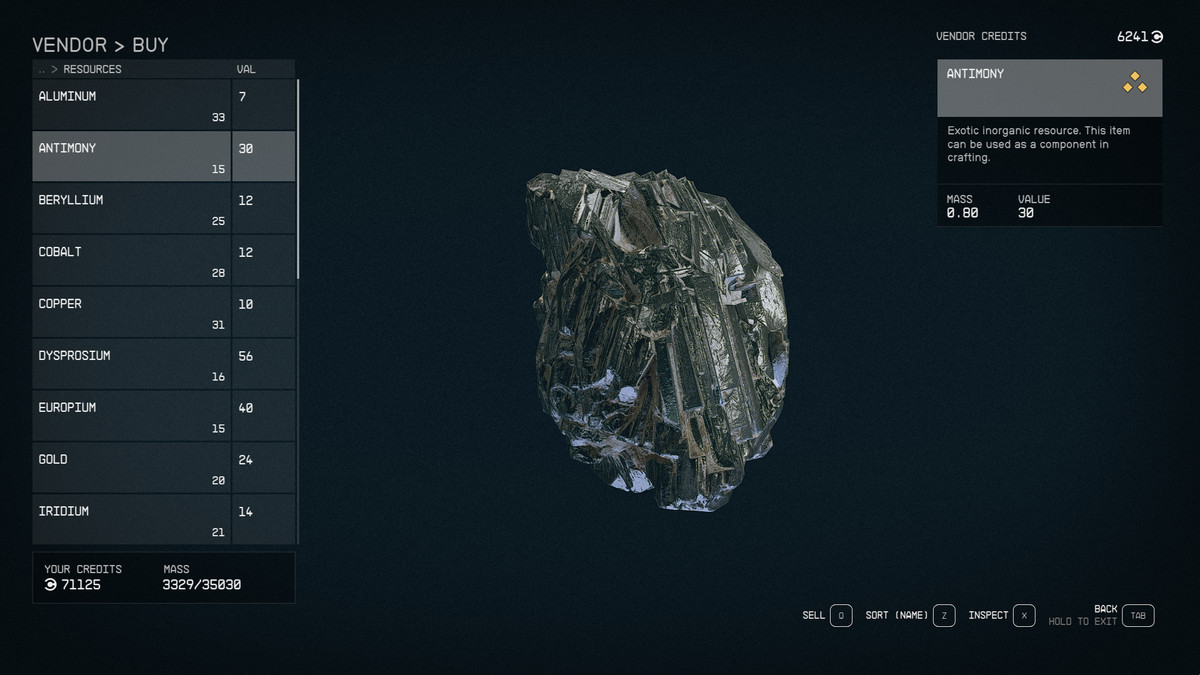Go back from the vendor menu
1200x675 pixels.
pos(1138,616)
